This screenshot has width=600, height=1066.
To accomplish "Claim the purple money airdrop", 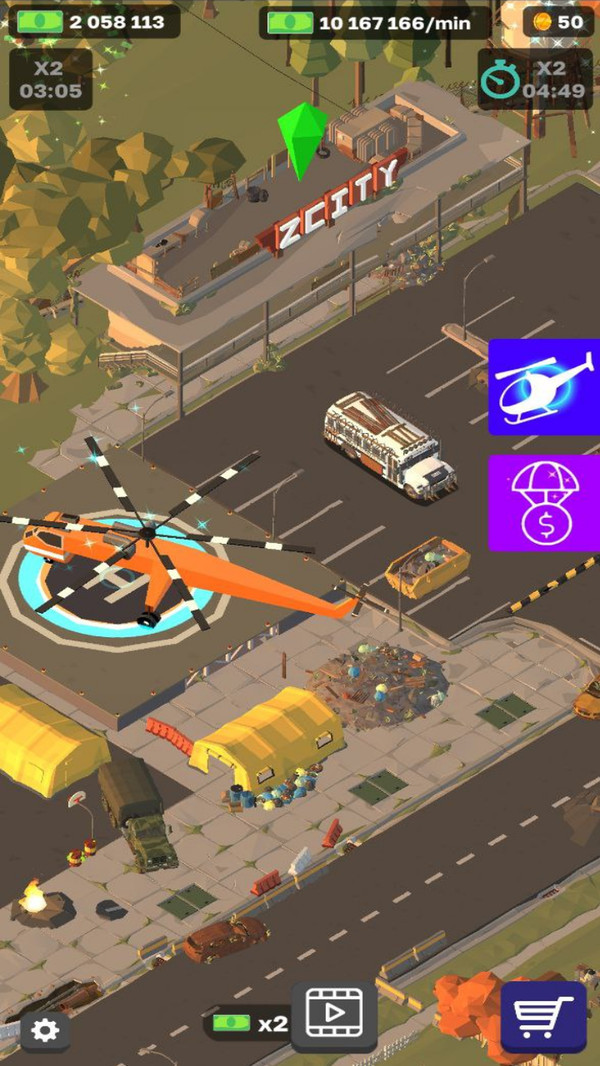I will 543,503.
